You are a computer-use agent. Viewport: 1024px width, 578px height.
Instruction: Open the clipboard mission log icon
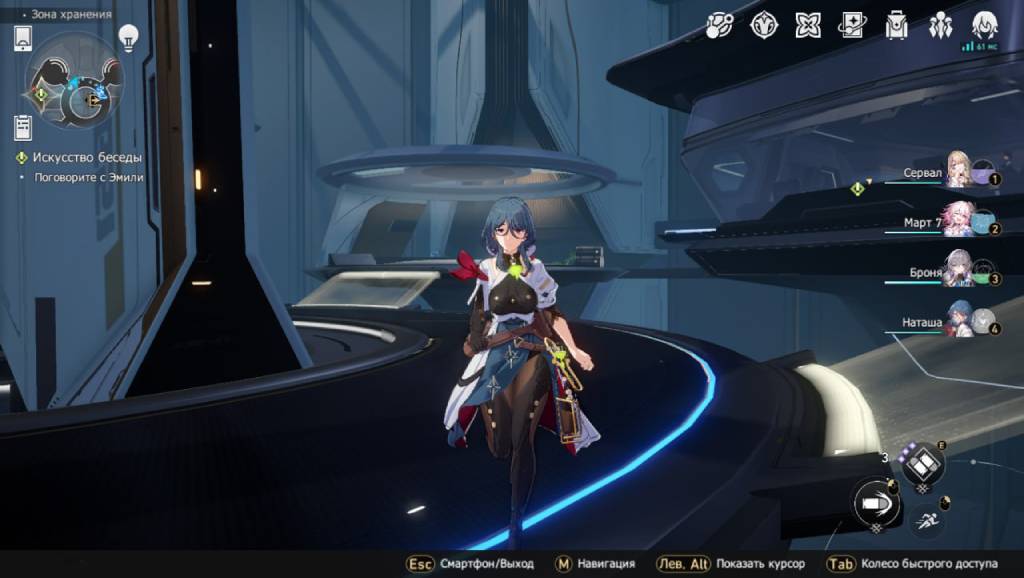[x=23, y=128]
